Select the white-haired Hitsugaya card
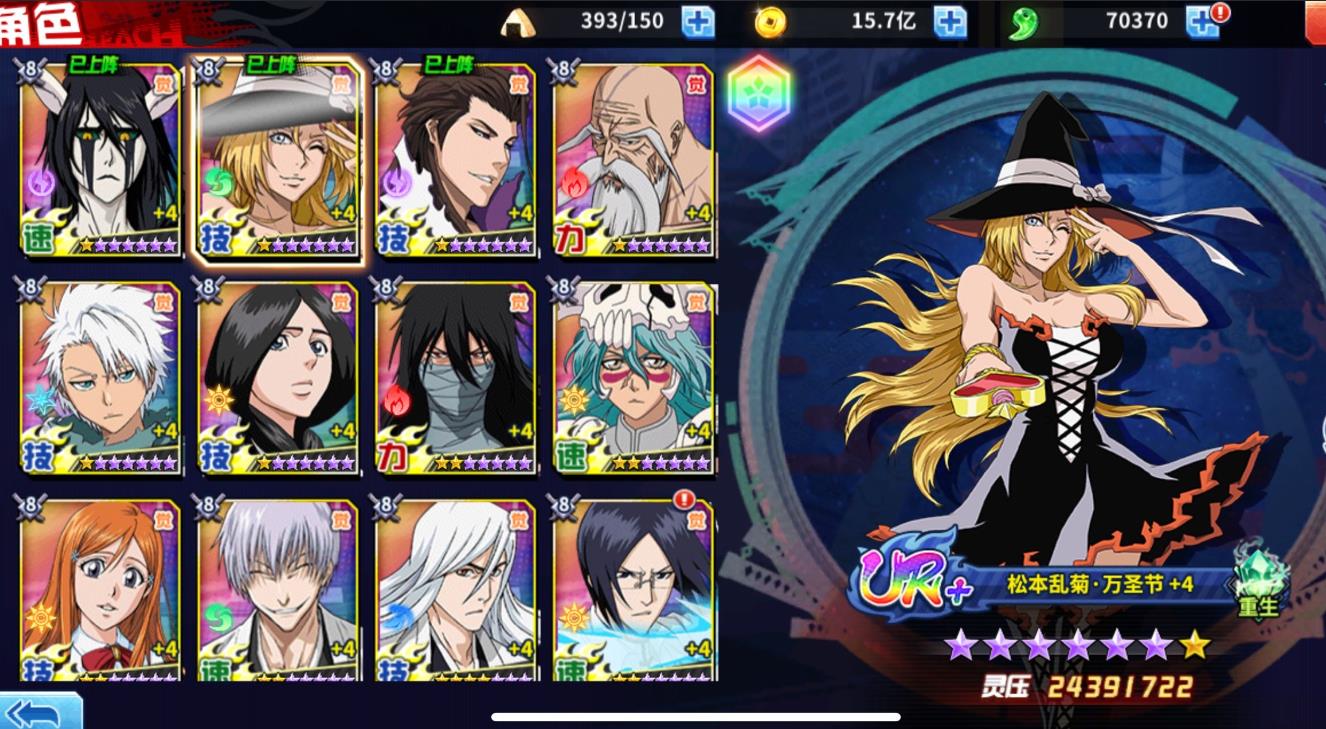Screen dimensions: 1326x729 click(x=100, y=378)
